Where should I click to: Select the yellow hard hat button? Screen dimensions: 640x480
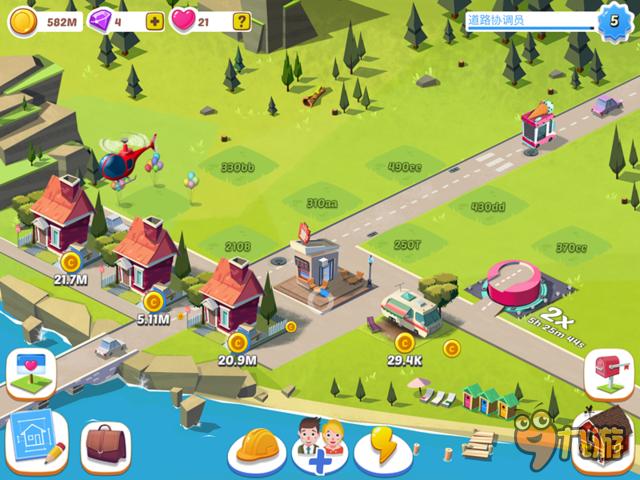pos(257,446)
